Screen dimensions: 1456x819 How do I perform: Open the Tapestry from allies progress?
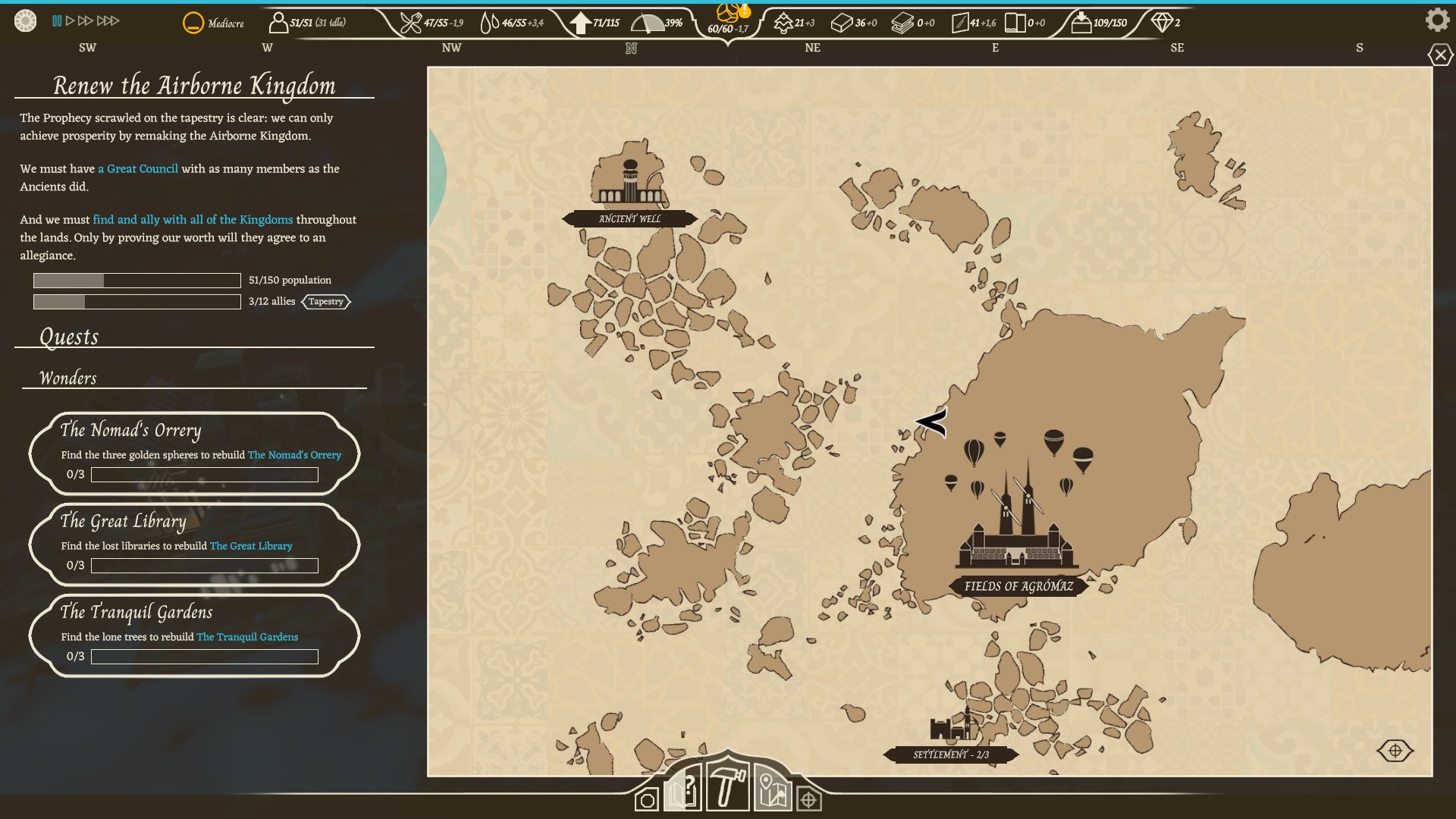[326, 302]
